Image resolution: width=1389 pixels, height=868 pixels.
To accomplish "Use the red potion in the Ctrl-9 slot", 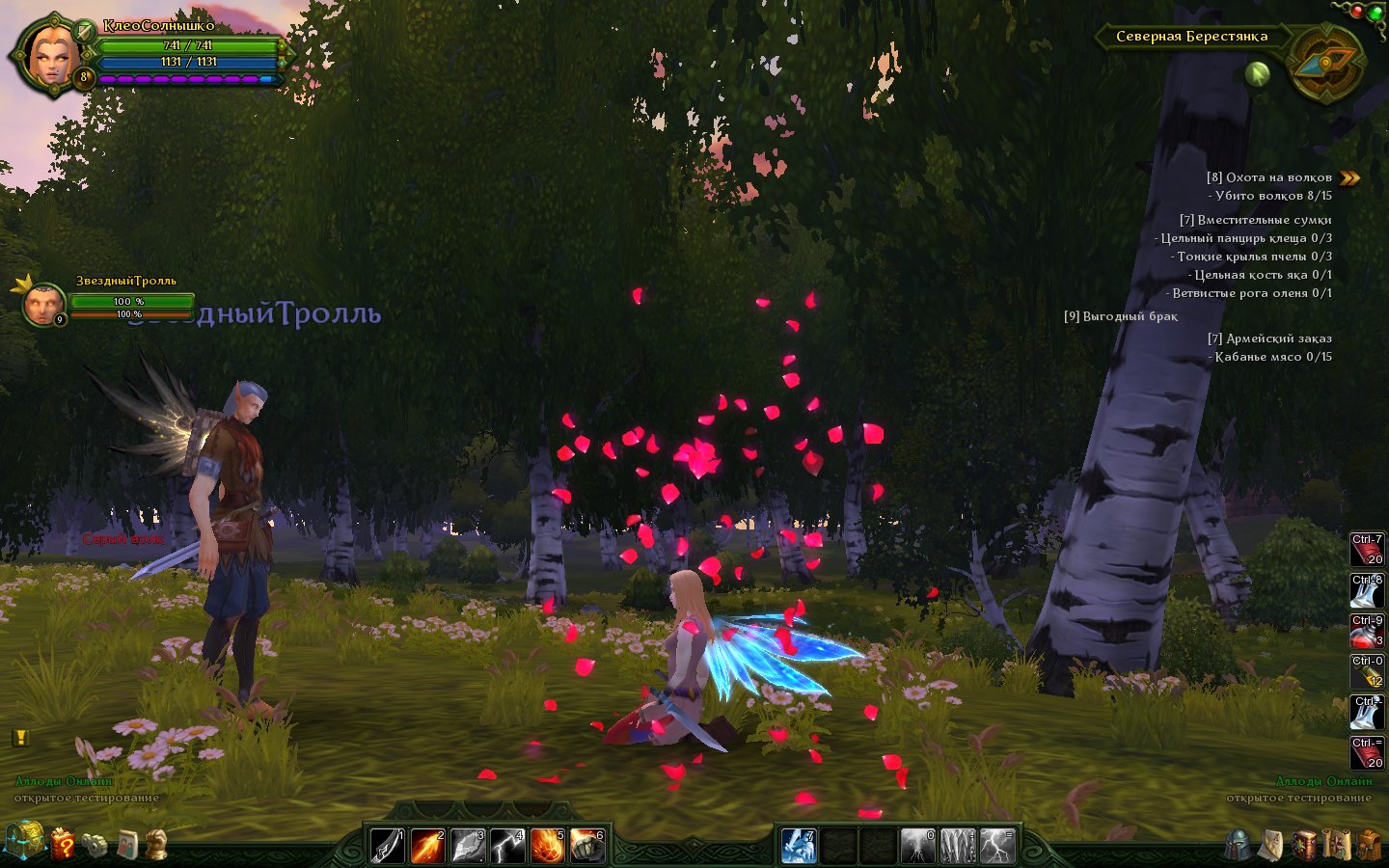I will [1366, 632].
